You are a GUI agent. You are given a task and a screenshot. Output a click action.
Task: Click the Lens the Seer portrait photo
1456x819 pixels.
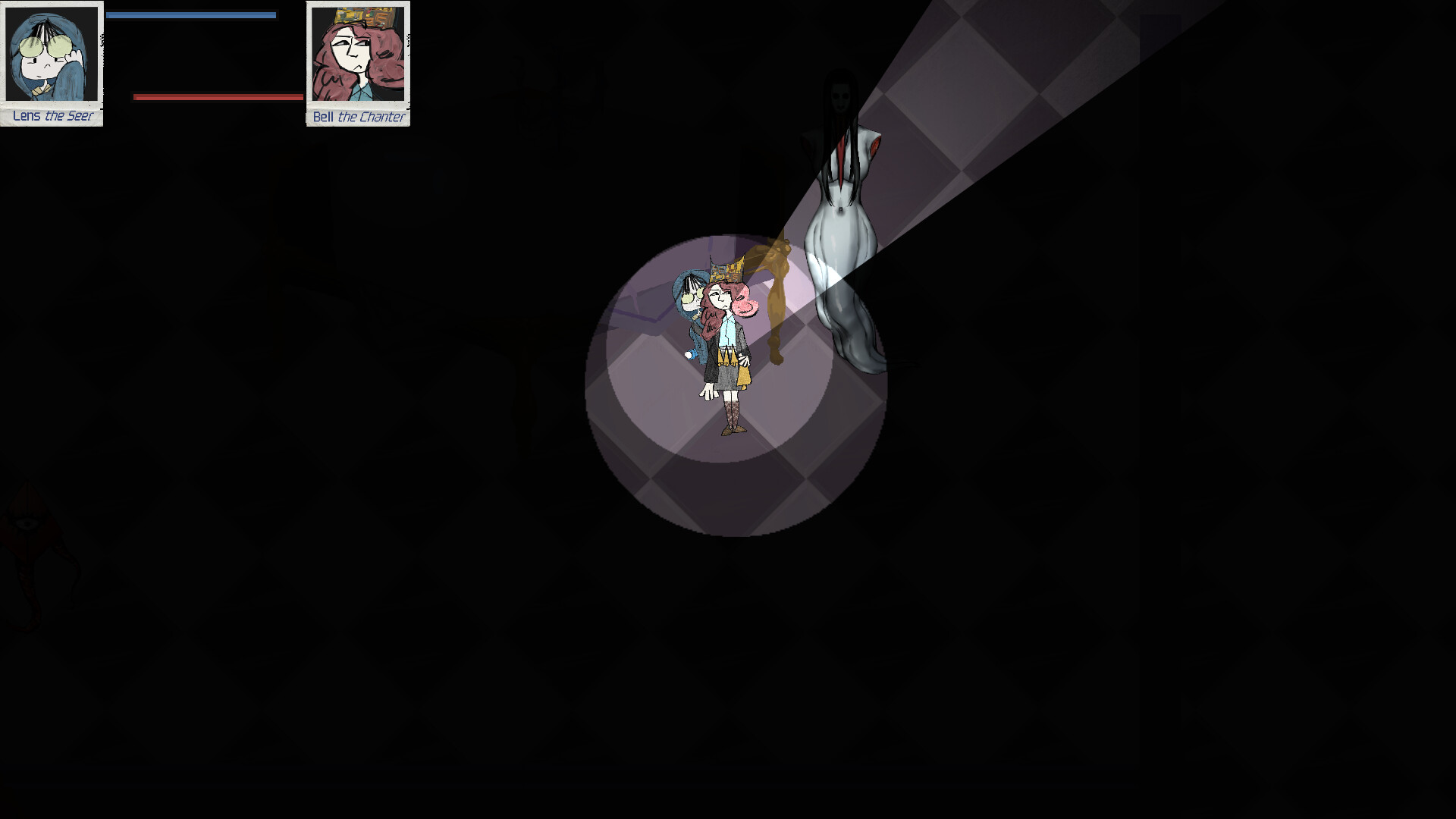coord(52,53)
